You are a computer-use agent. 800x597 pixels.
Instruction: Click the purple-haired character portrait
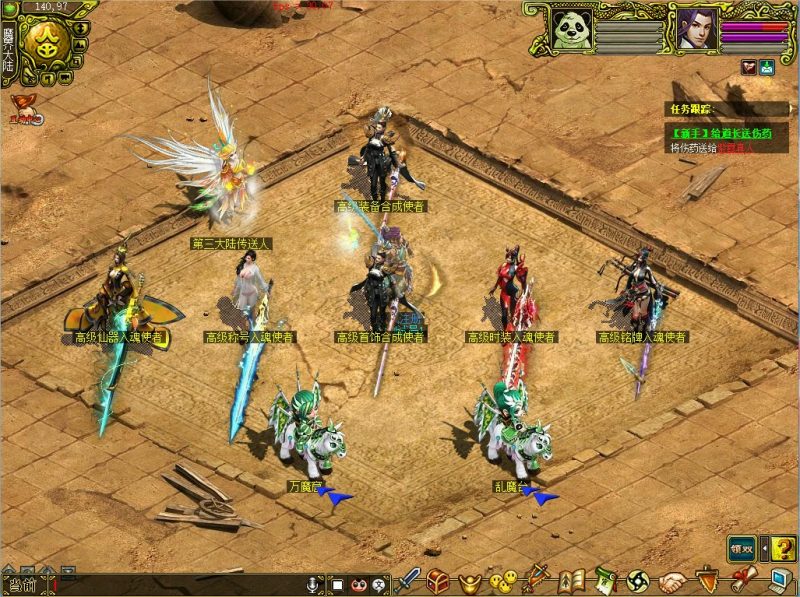click(697, 27)
